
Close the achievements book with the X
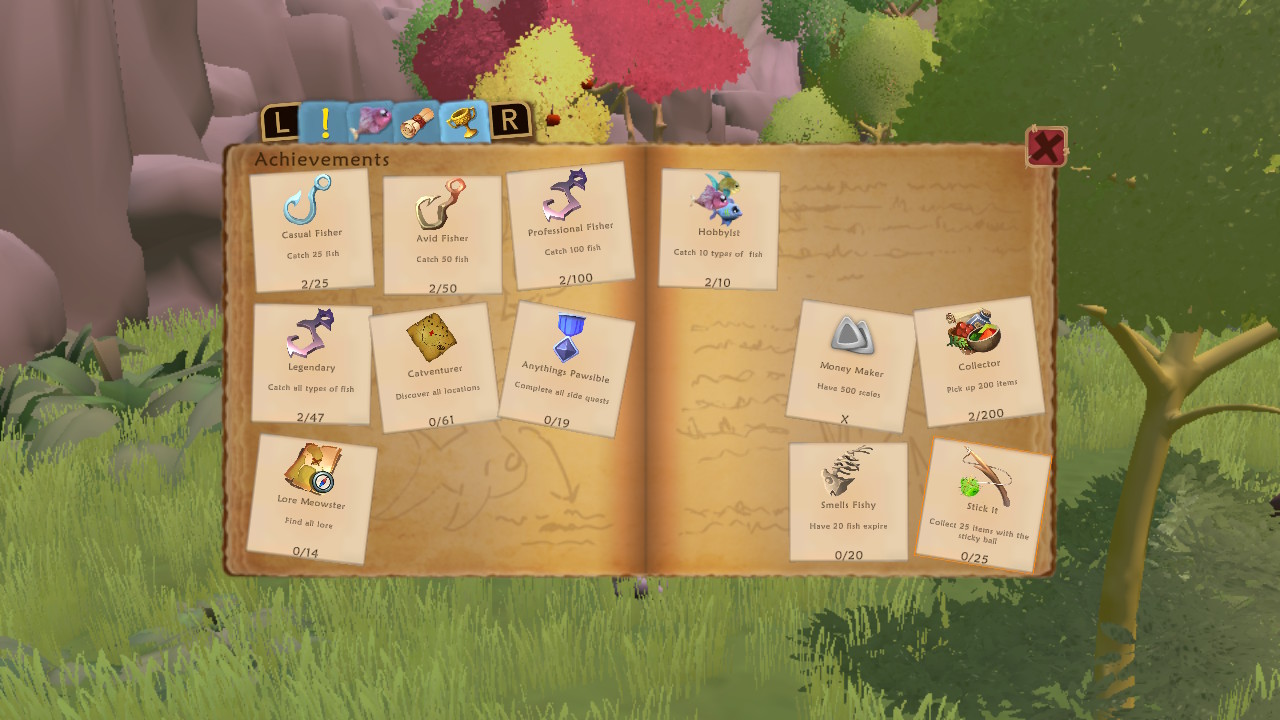(x=1044, y=146)
